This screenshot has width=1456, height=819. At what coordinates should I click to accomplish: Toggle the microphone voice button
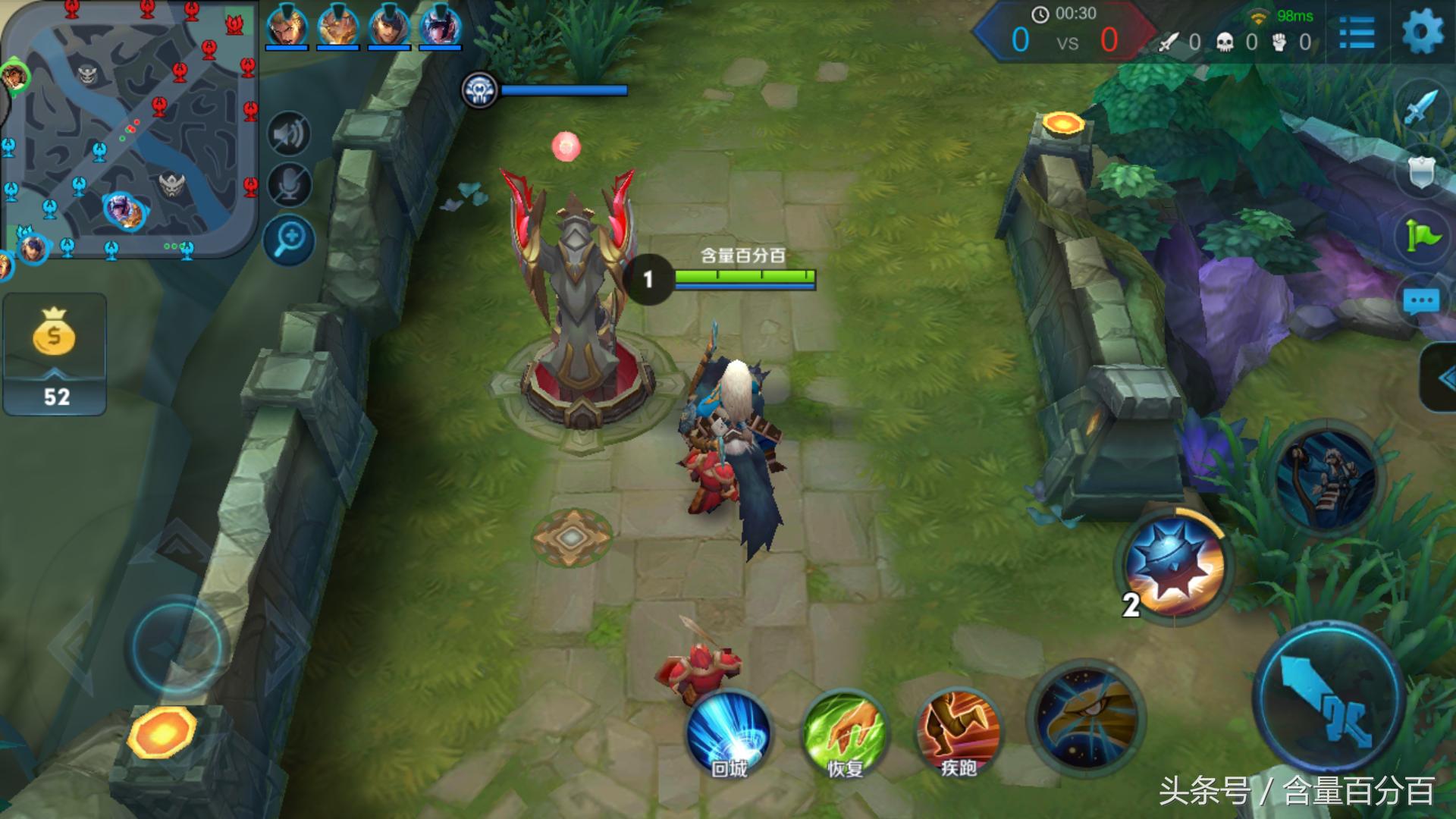[289, 184]
